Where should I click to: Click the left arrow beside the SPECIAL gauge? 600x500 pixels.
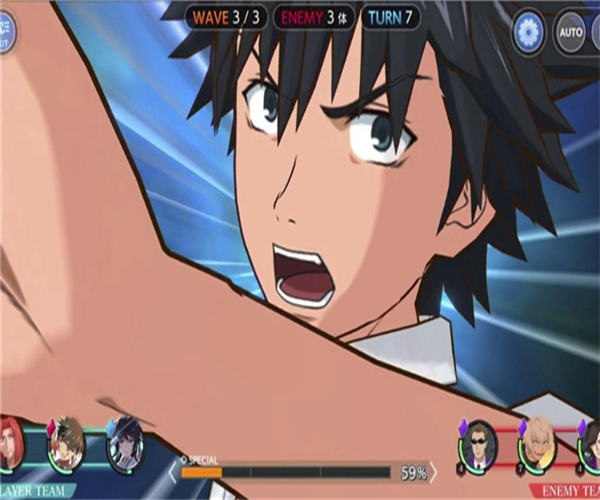(x=173, y=471)
